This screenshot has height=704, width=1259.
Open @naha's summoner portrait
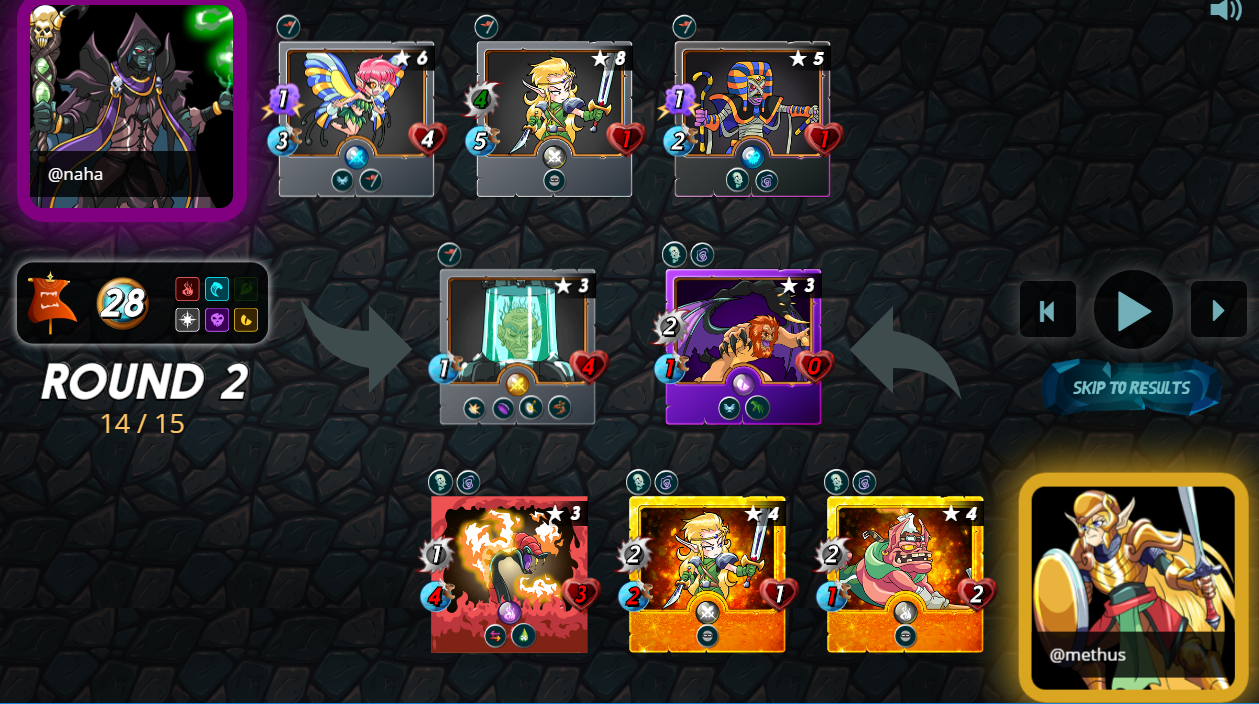[x=132, y=108]
